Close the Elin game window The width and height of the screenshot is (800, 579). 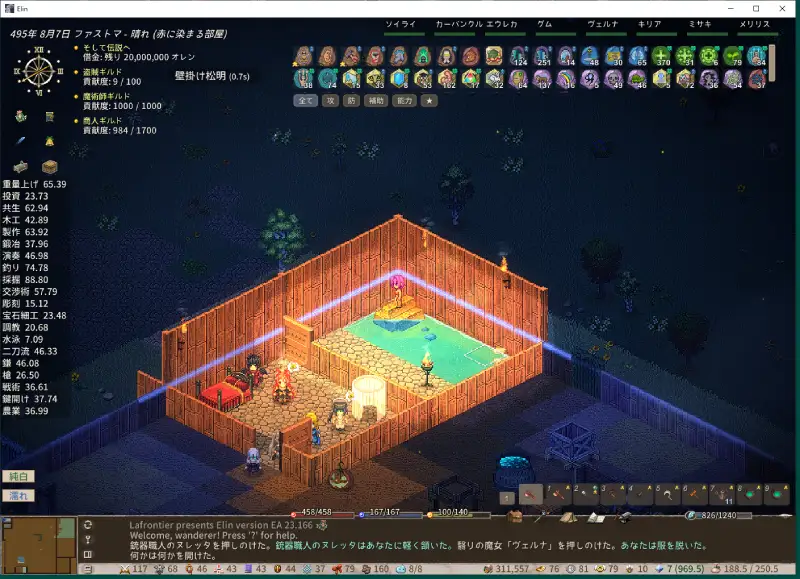pyautogui.click(x=782, y=9)
